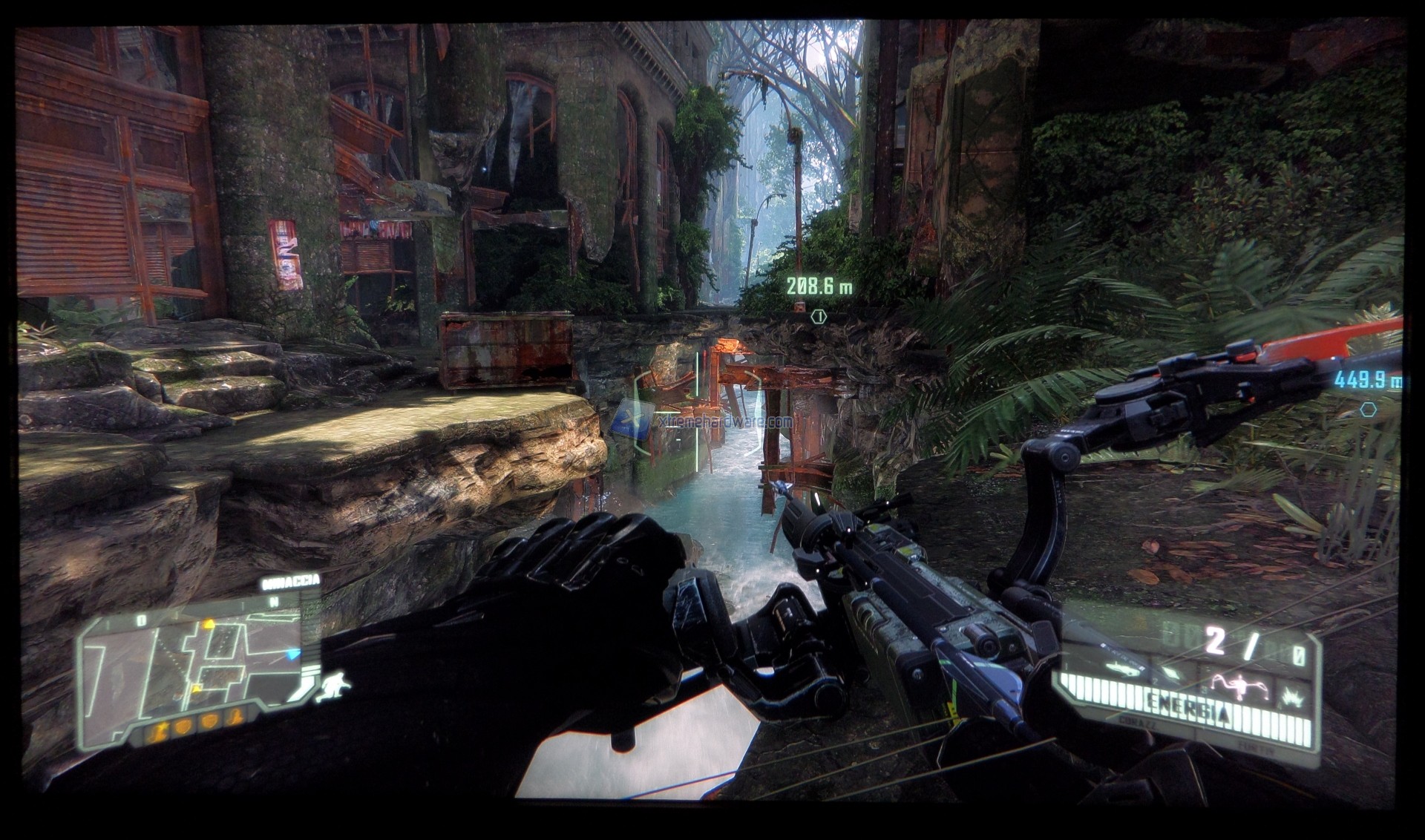Choose weapon slot 2 icon
This screenshot has width=1425, height=840.
(x=1172, y=673)
